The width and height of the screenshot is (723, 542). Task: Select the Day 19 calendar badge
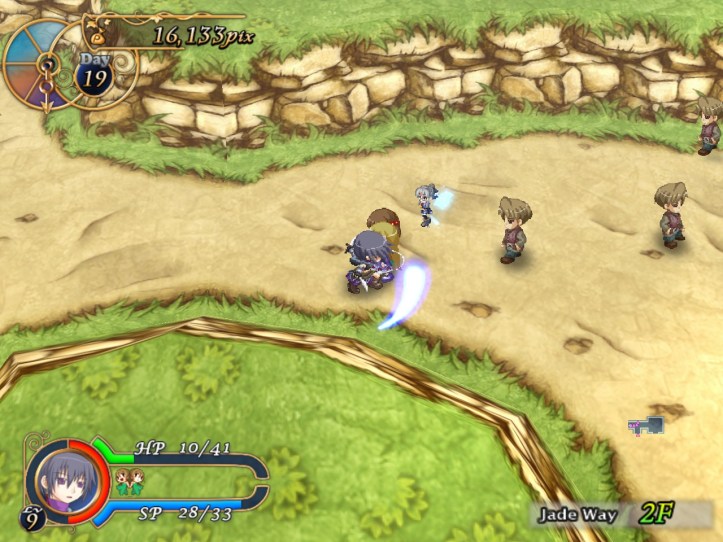point(95,74)
